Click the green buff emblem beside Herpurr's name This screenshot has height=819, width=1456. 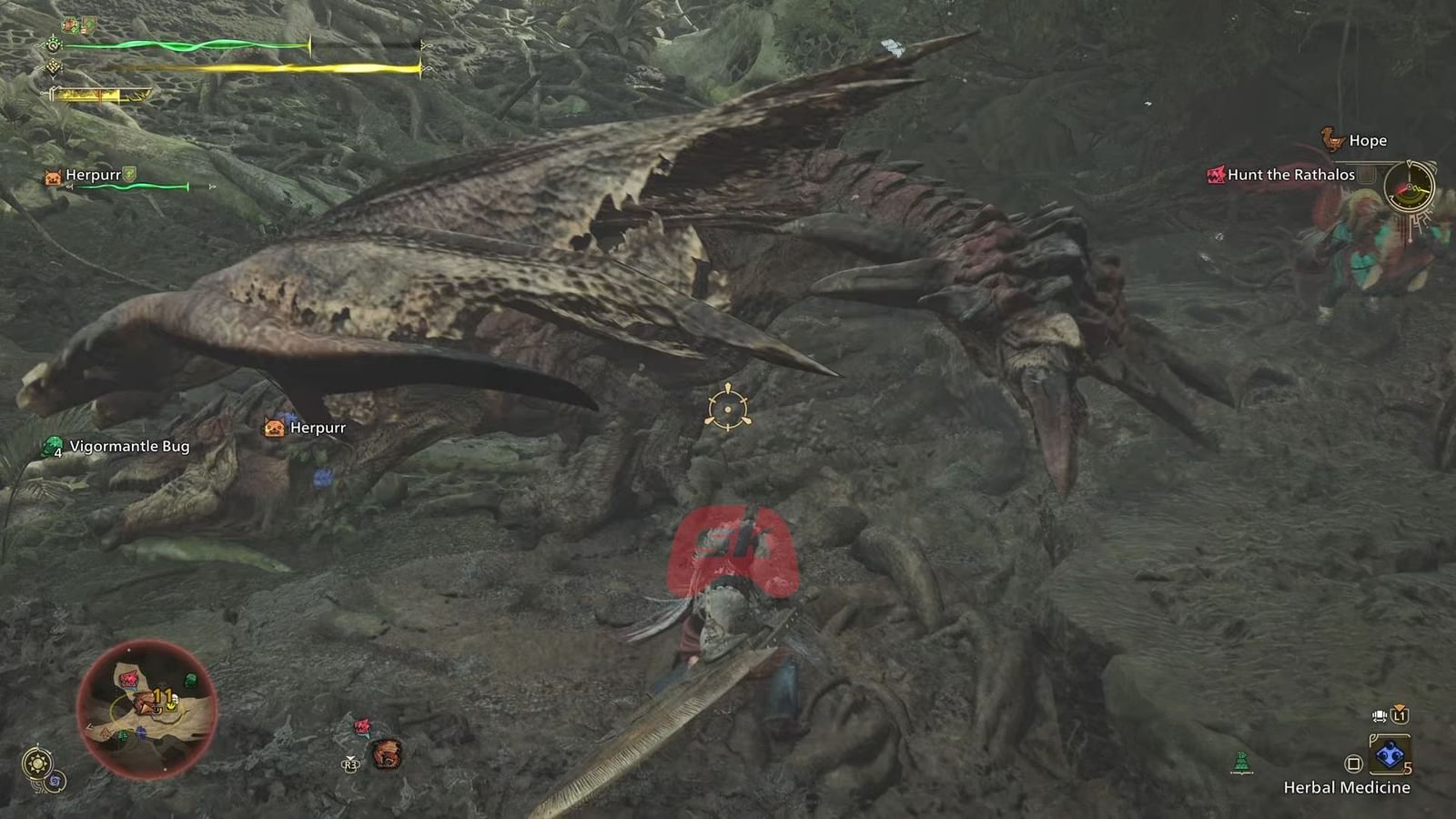tap(129, 175)
